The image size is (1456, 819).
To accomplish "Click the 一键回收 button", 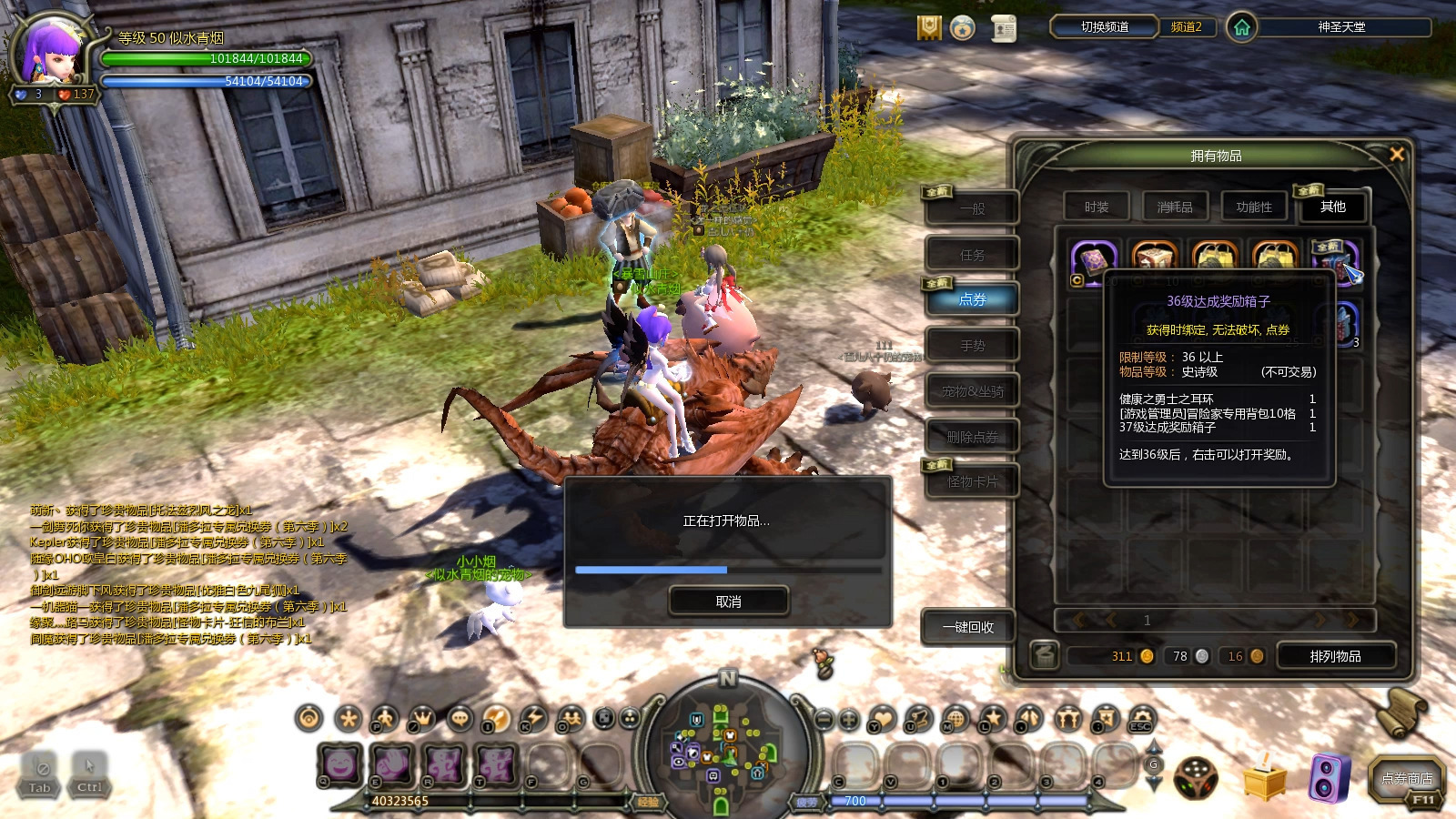I will [967, 627].
